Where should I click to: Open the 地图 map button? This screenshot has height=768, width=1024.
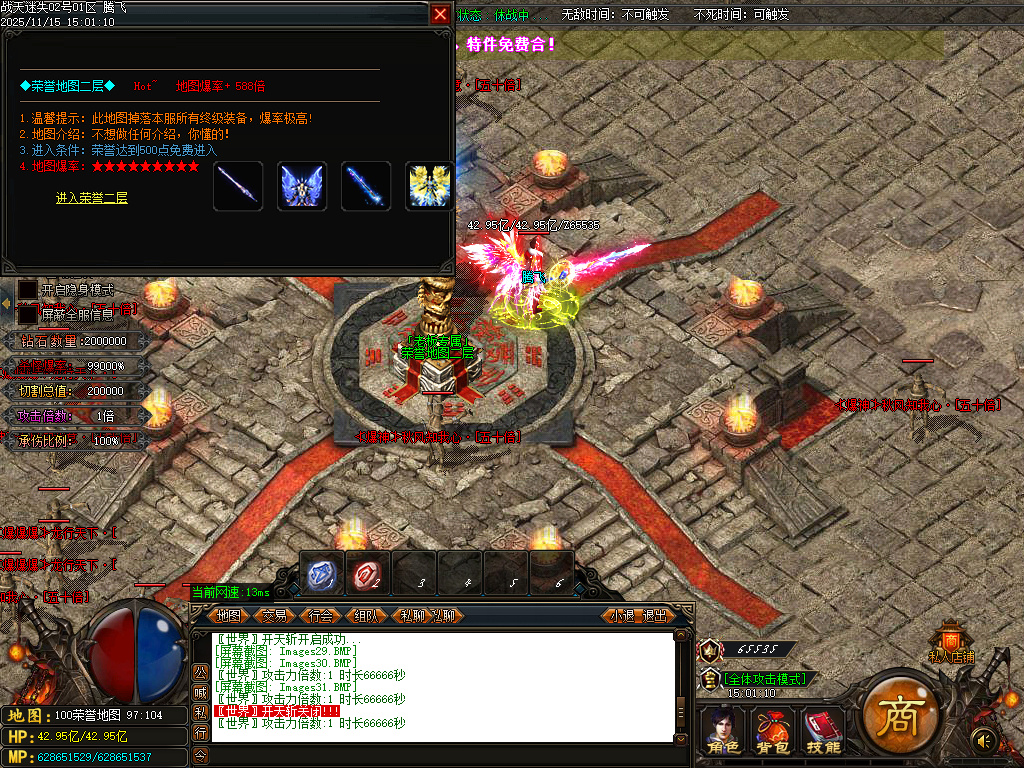[230, 616]
